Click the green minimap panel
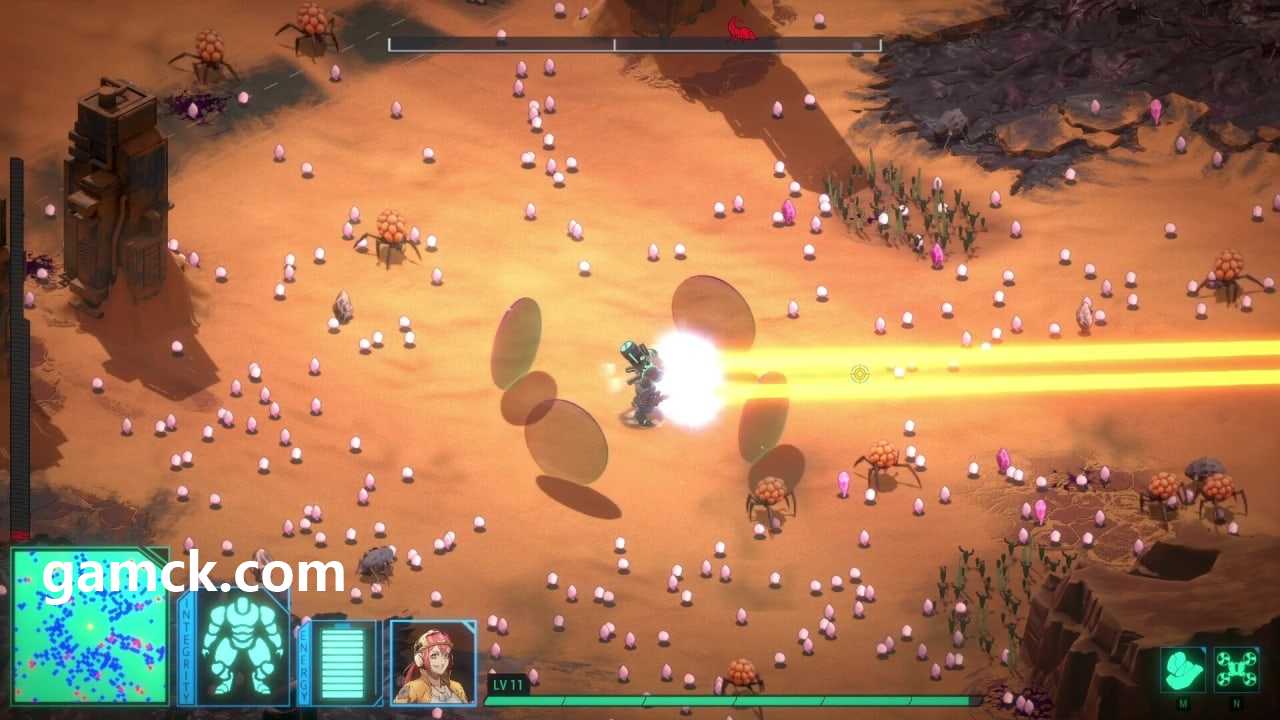This screenshot has width=1280, height=720. coord(89,627)
